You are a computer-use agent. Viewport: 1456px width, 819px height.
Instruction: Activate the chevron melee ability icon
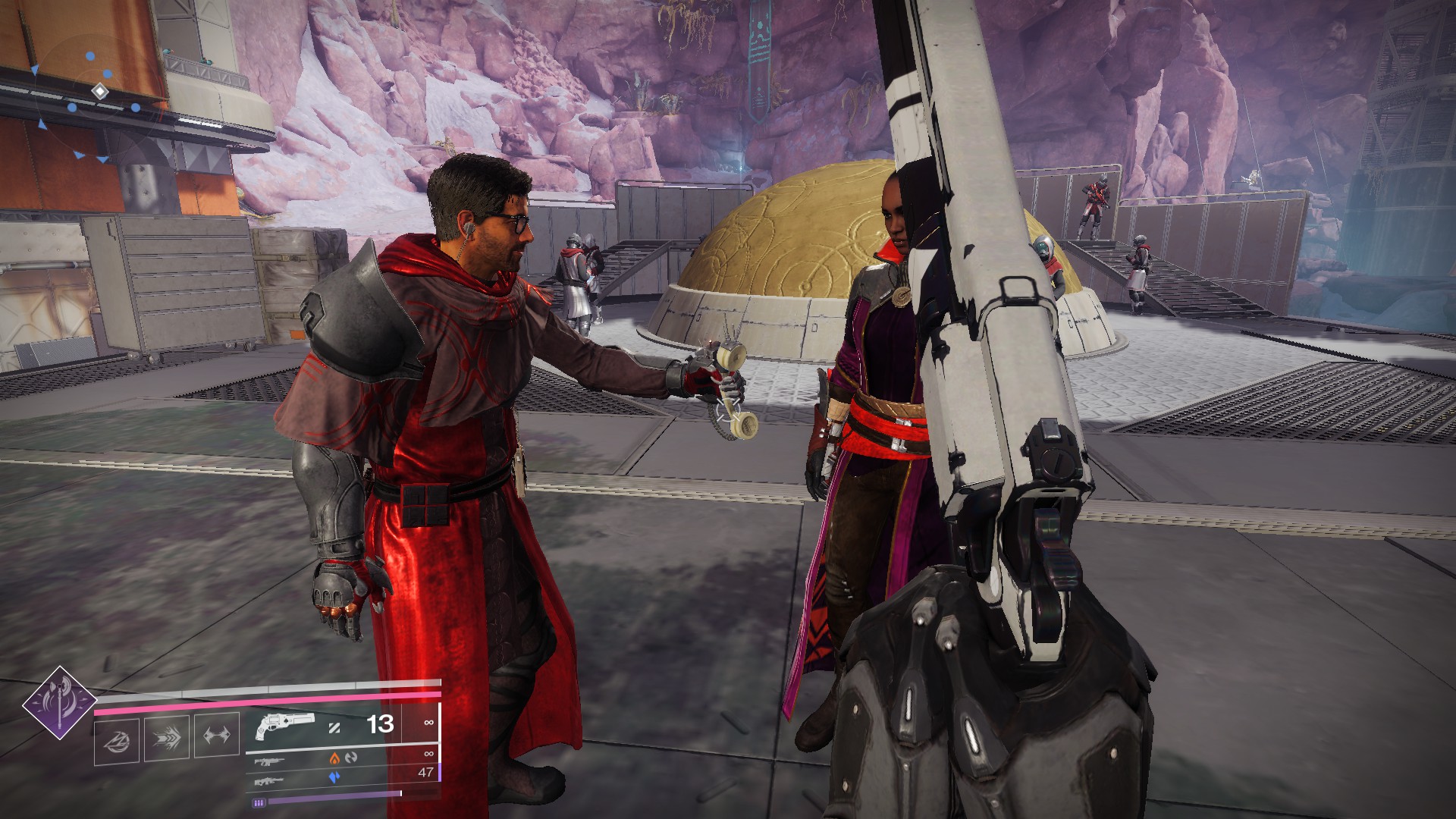(167, 736)
